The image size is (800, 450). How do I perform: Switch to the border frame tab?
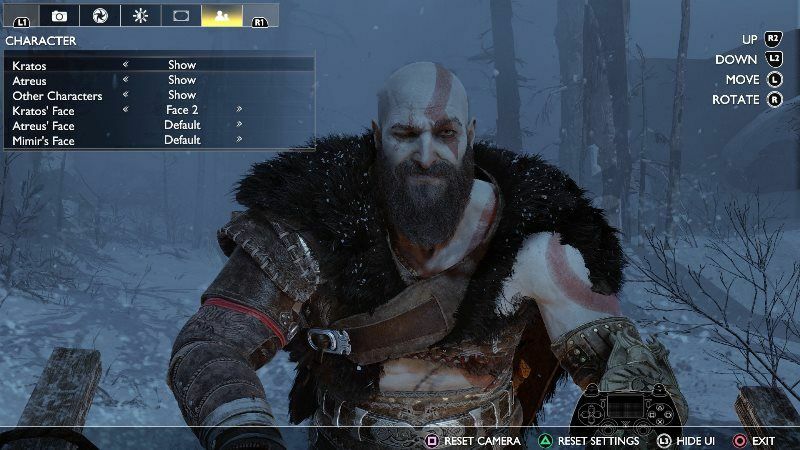[x=181, y=15]
